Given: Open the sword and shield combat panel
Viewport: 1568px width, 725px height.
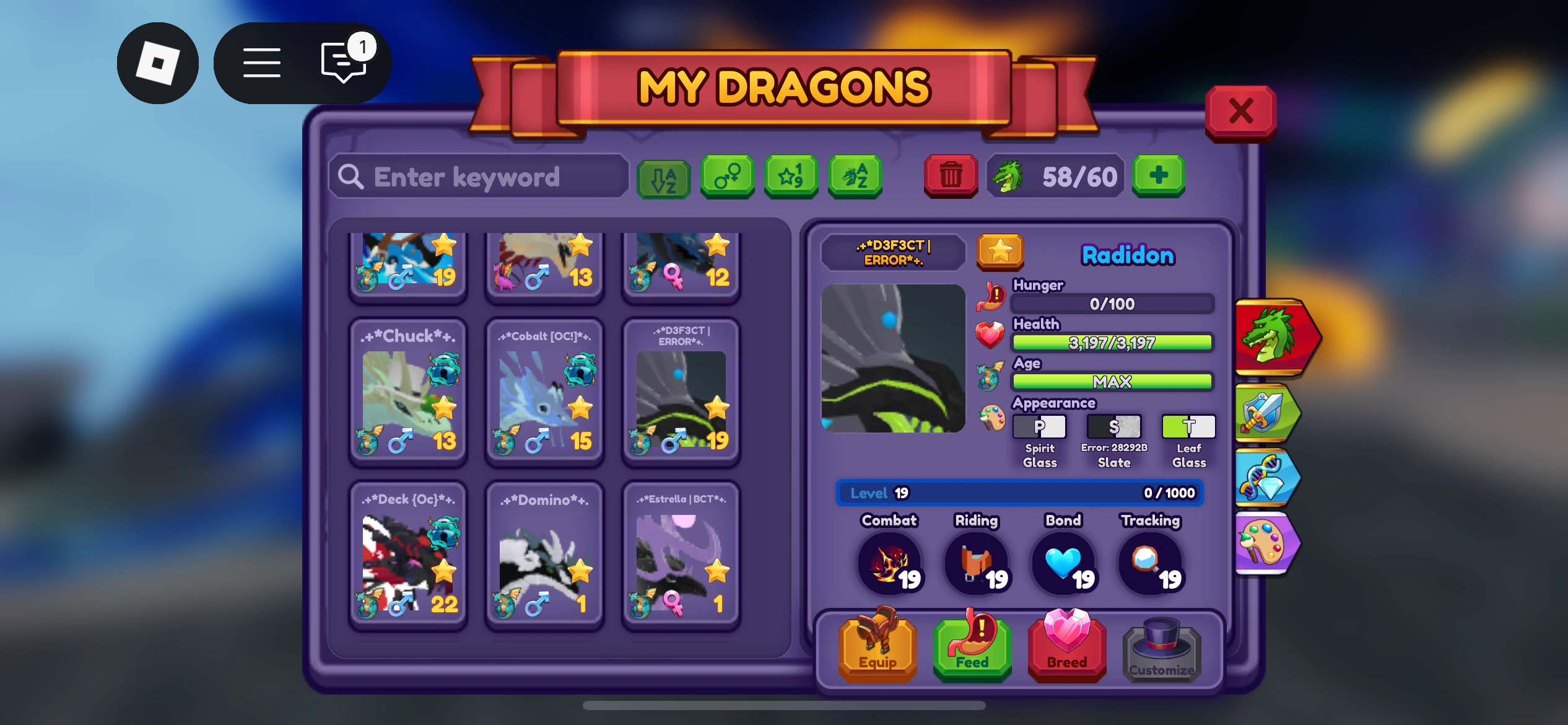Looking at the screenshot, I should [1266, 412].
